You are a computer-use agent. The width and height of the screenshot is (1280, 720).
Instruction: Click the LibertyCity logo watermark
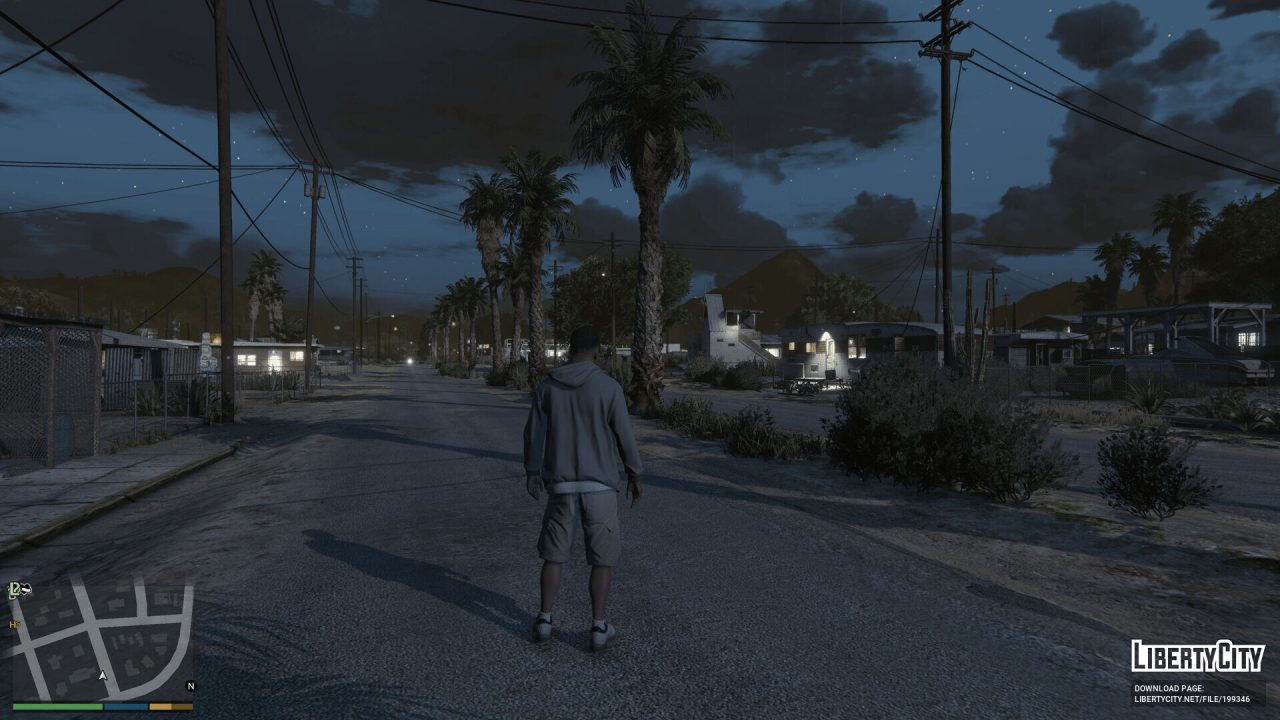(1198, 659)
